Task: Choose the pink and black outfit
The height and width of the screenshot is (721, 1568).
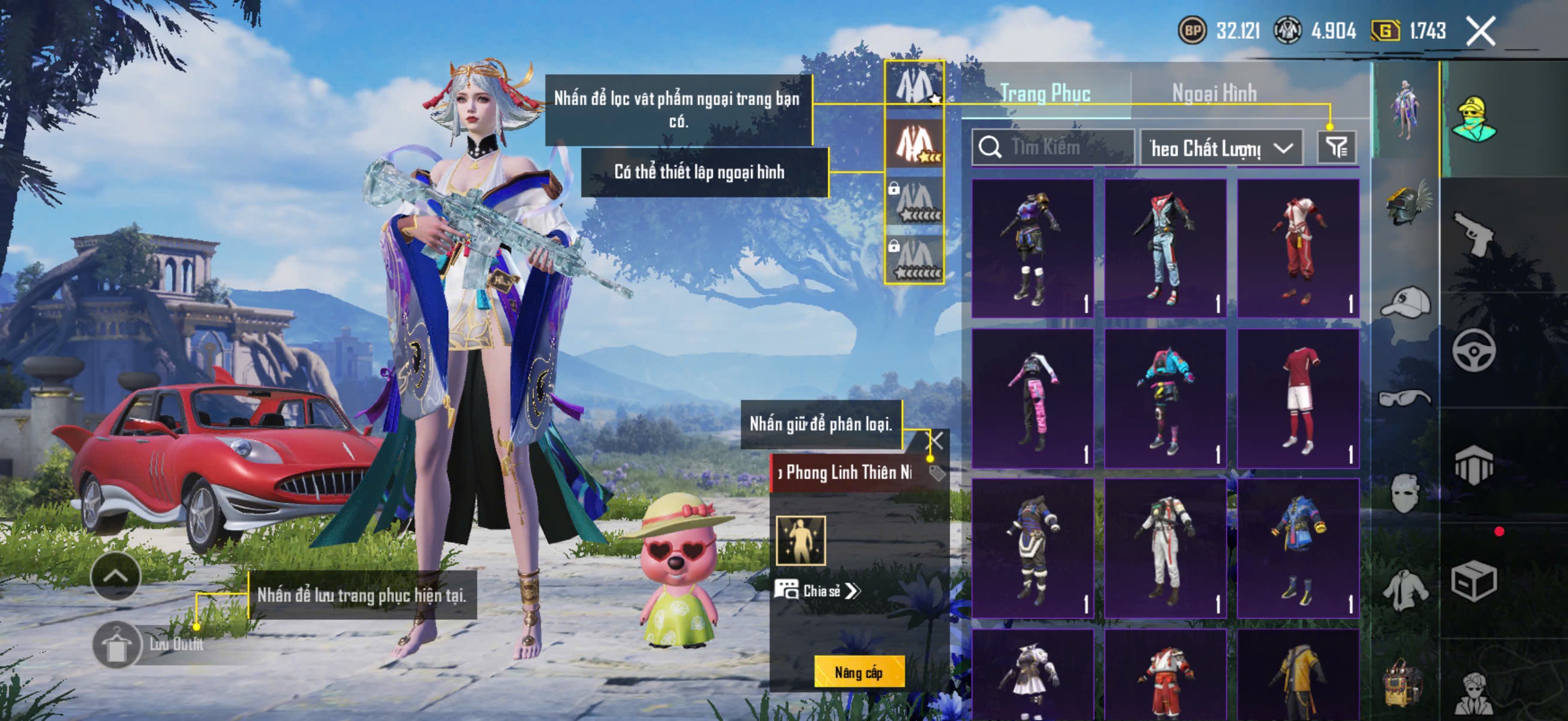Action: (x=1032, y=399)
